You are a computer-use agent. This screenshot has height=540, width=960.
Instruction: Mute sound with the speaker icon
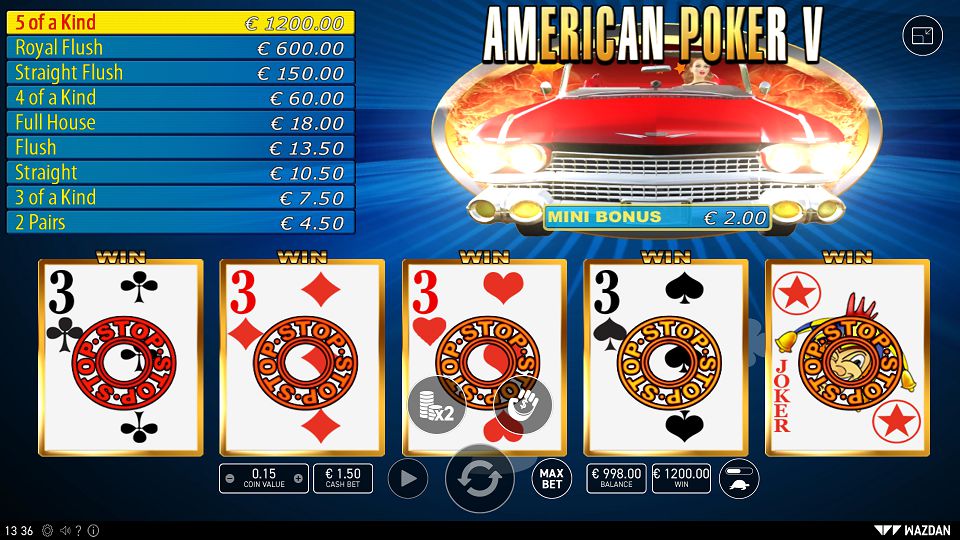point(63,530)
